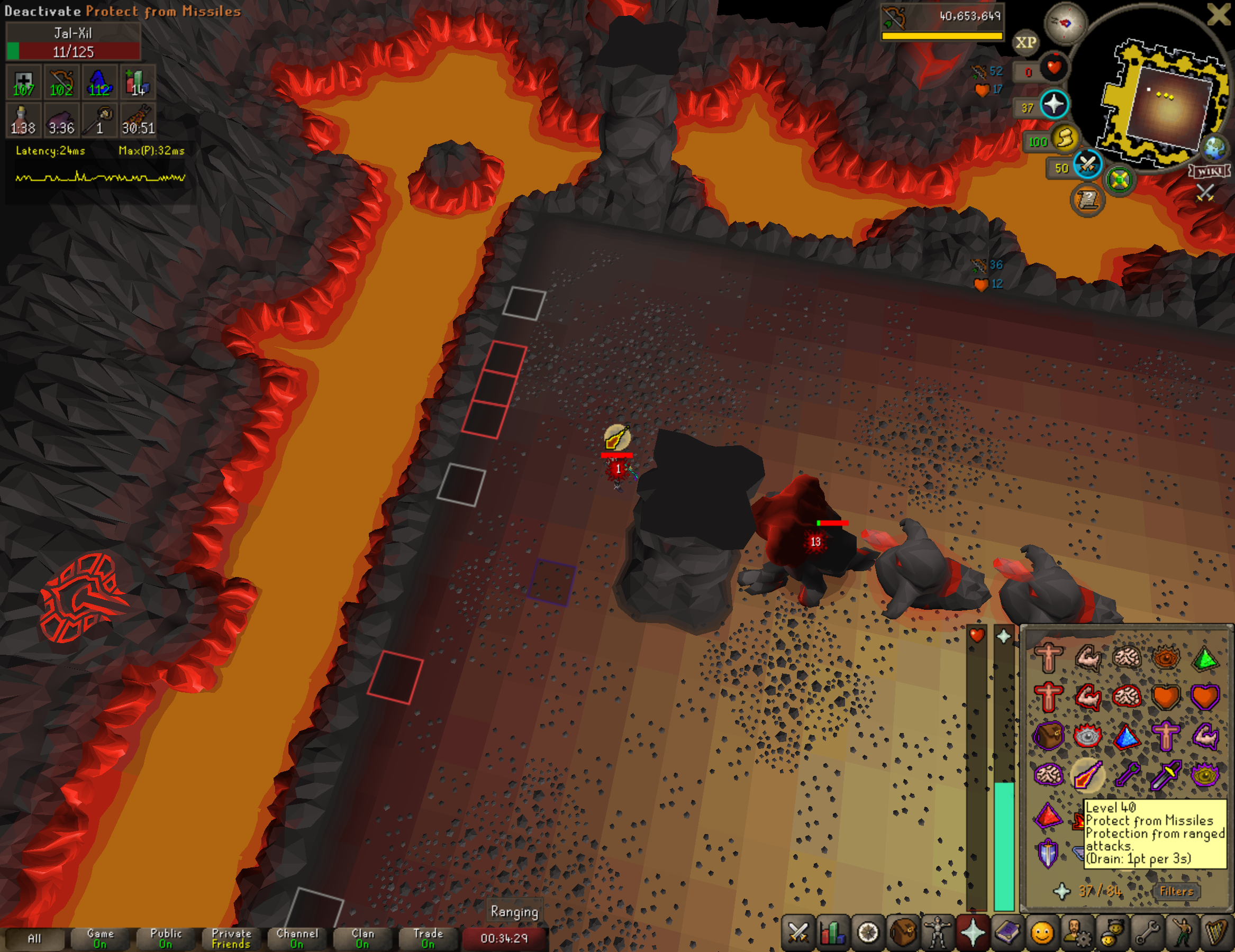
Task: Toggle the Game chat filter
Action: [100, 938]
